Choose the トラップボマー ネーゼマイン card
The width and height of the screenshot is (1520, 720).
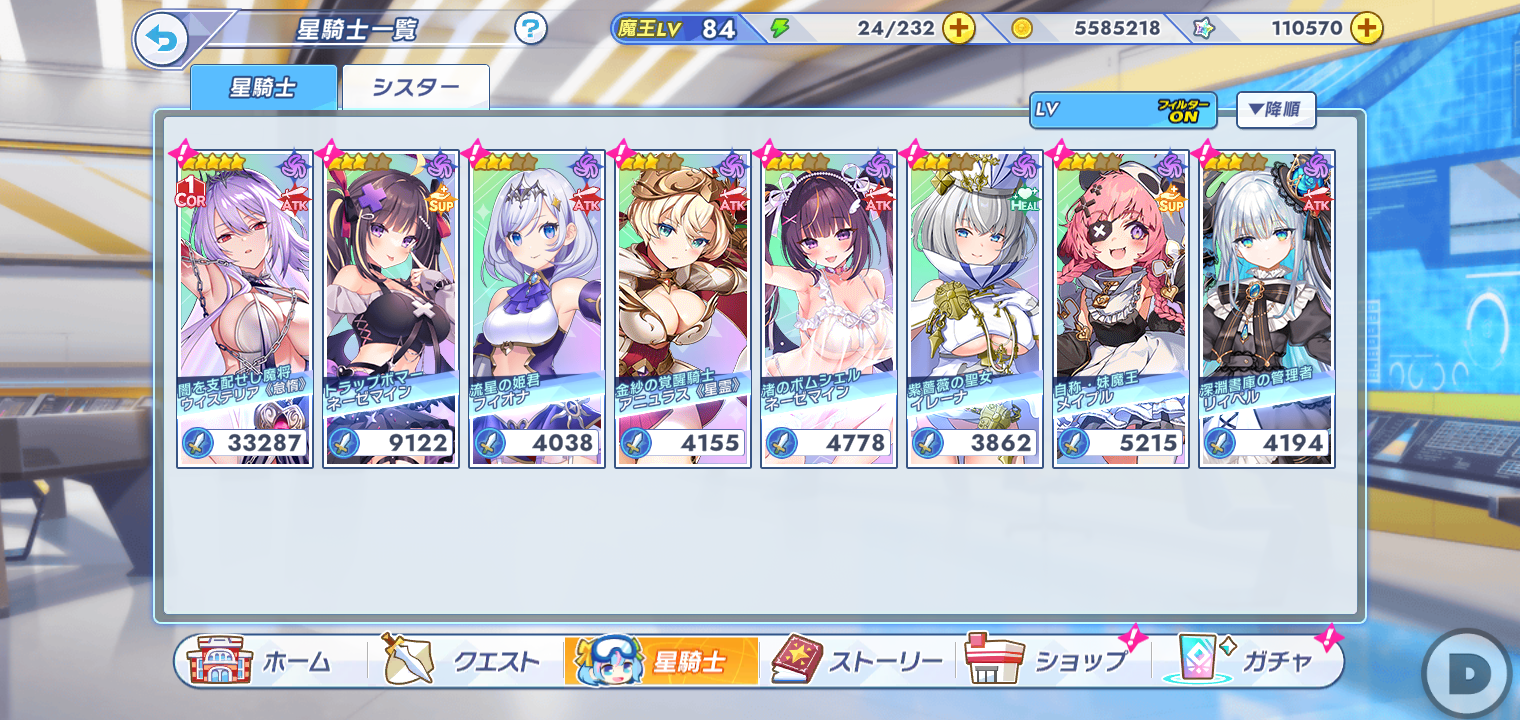tap(391, 309)
